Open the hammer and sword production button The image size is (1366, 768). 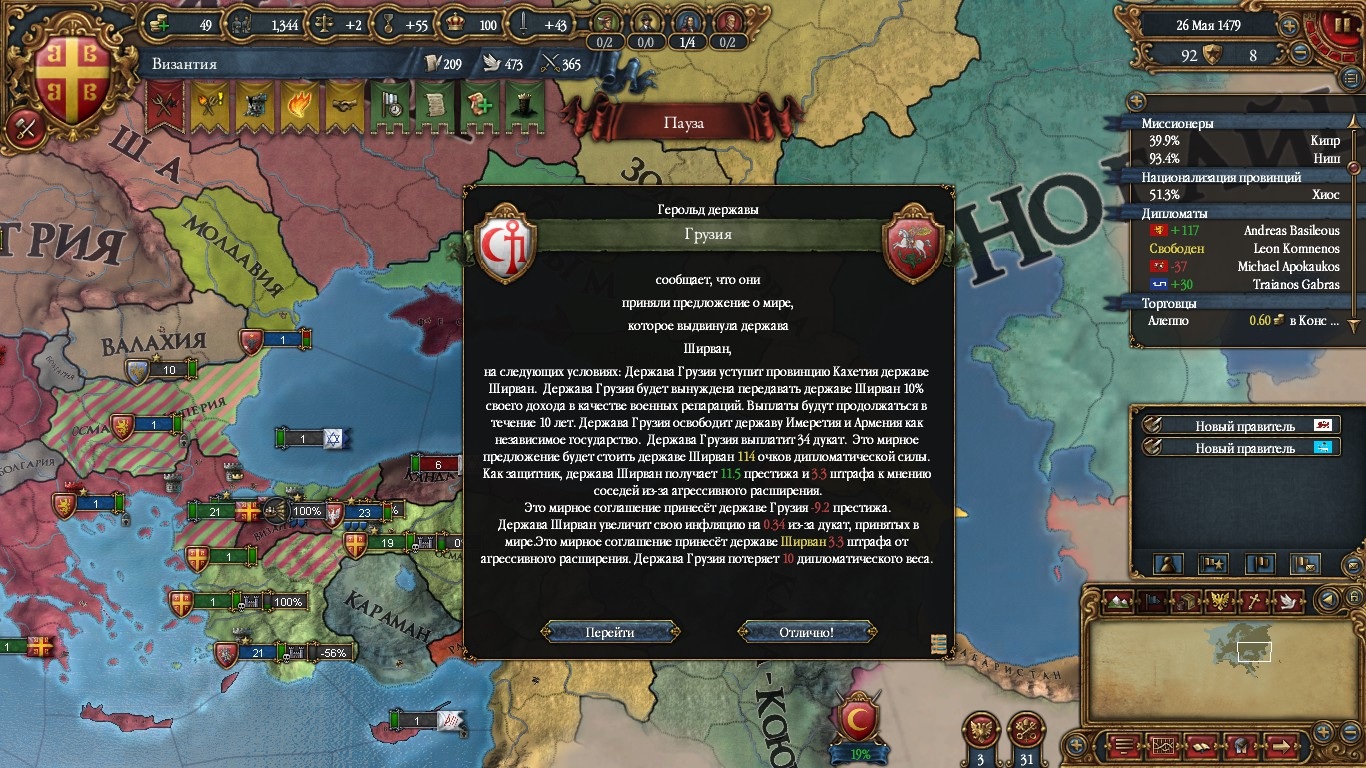[22, 128]
